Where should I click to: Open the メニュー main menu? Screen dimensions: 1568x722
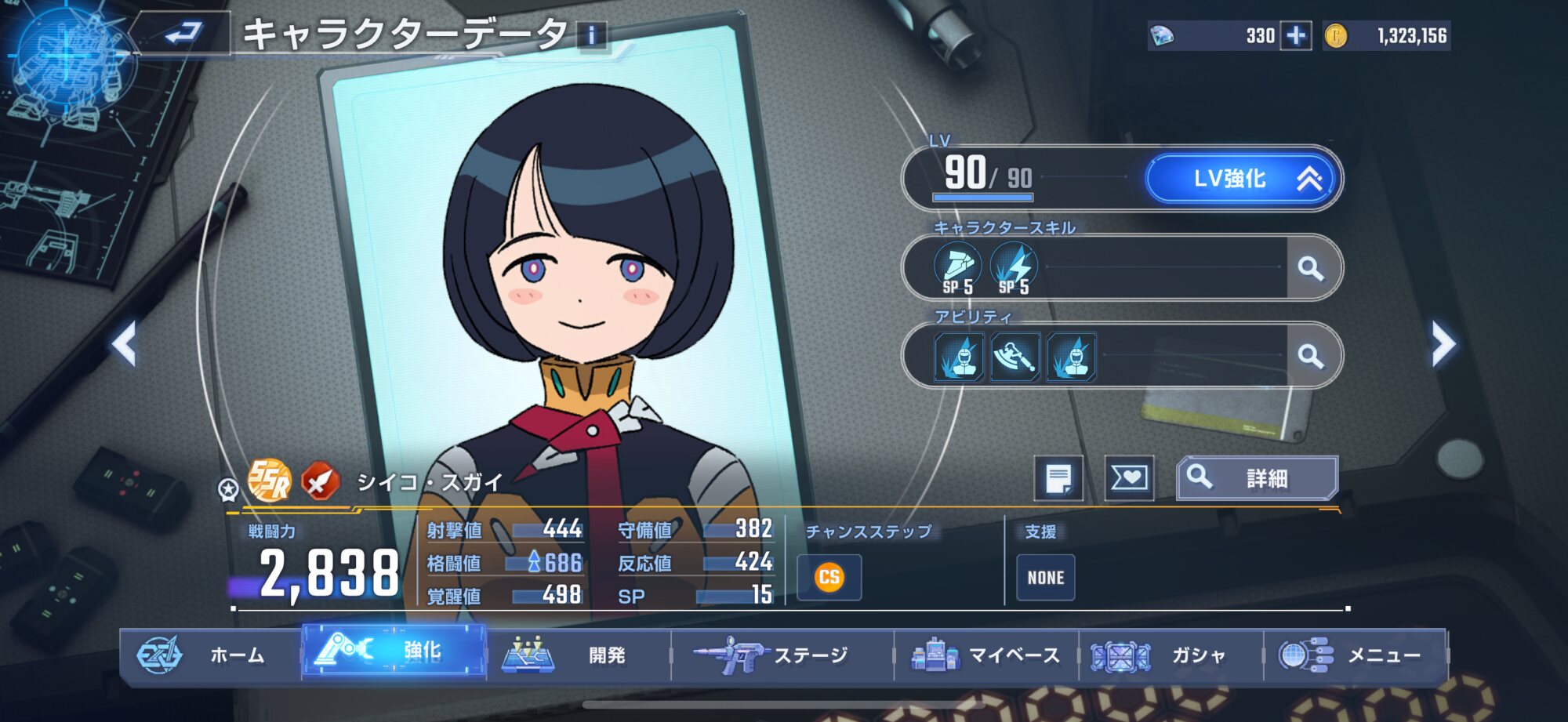[1355, 654]
